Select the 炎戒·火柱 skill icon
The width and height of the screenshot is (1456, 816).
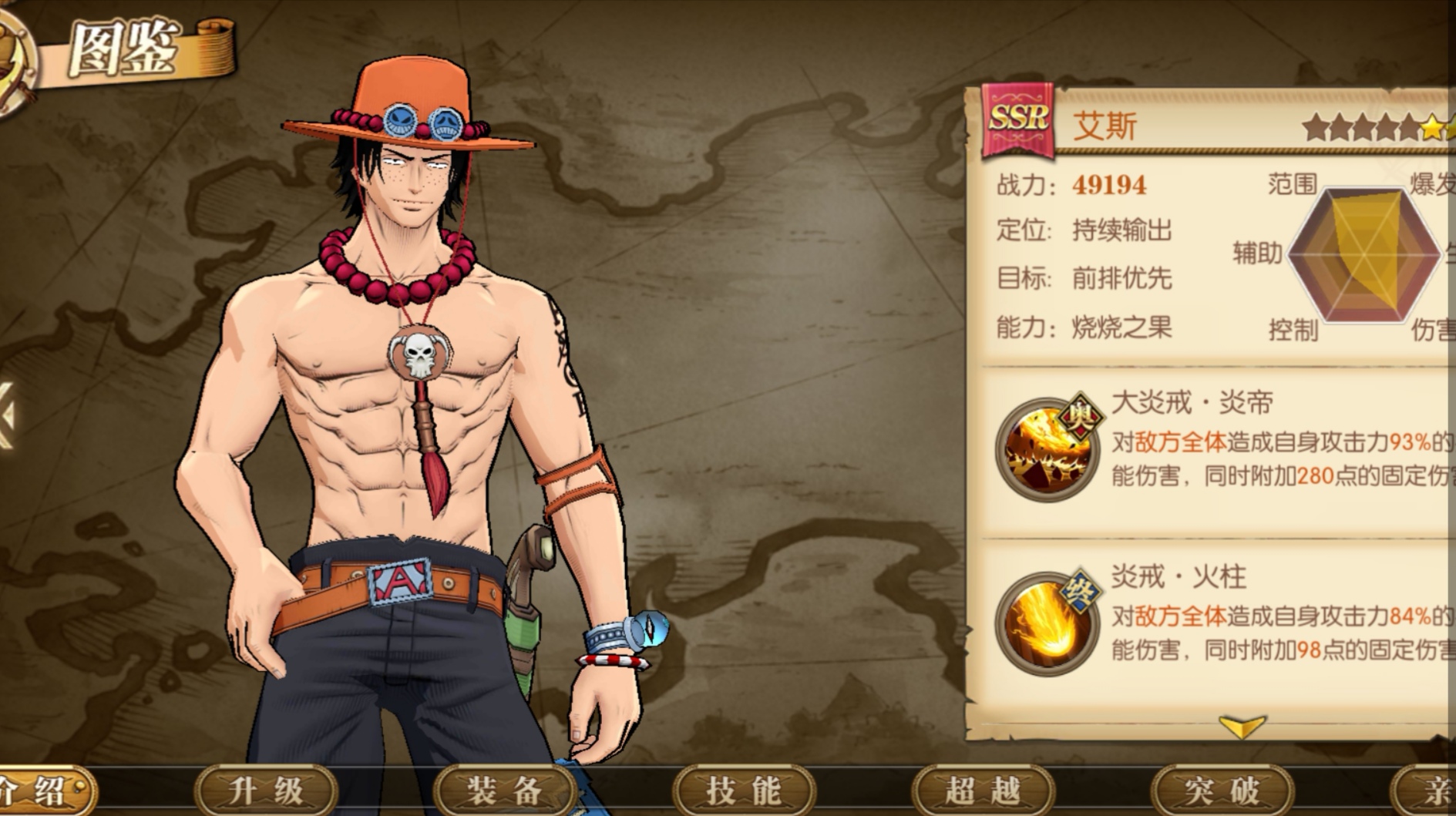(1047, 622)
